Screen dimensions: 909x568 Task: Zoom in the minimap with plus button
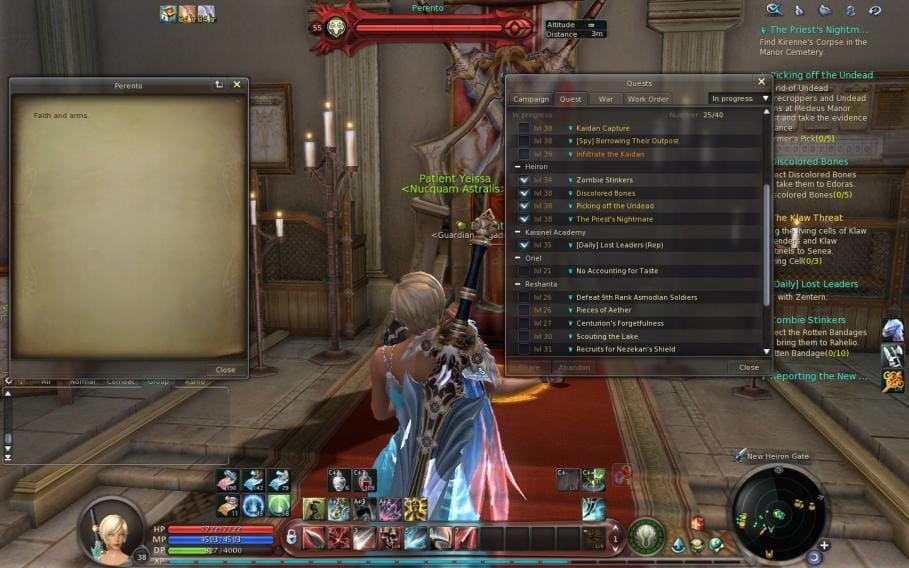823,545
